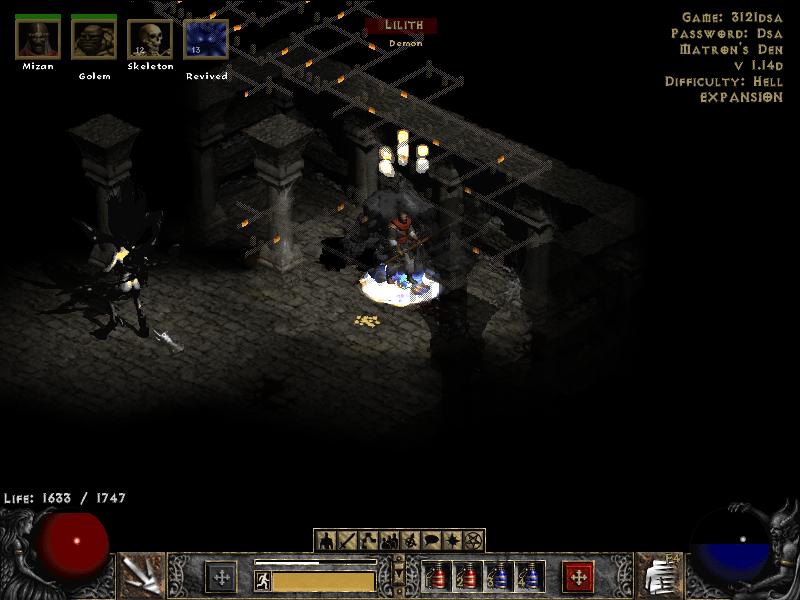Toggle the run/walk button
The width and height of the screenshot is (800, 600).
click(263, 579)
